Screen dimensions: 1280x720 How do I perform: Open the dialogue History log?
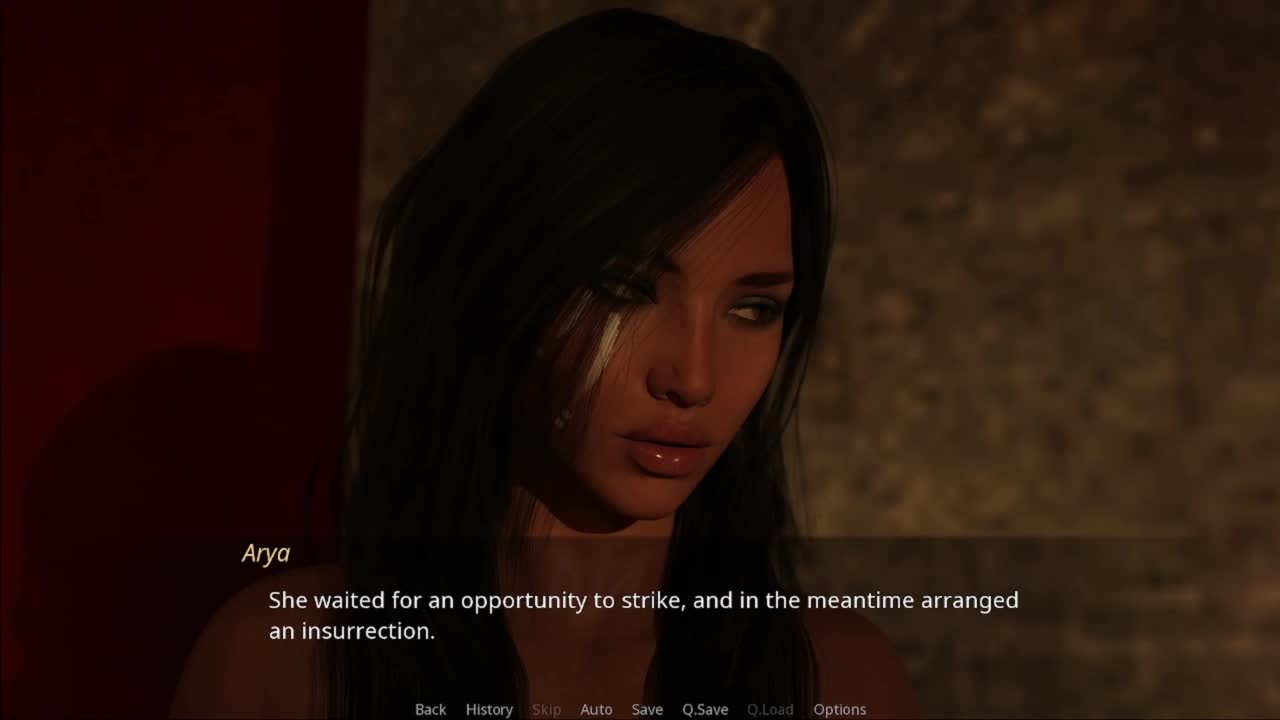[489, 709]
